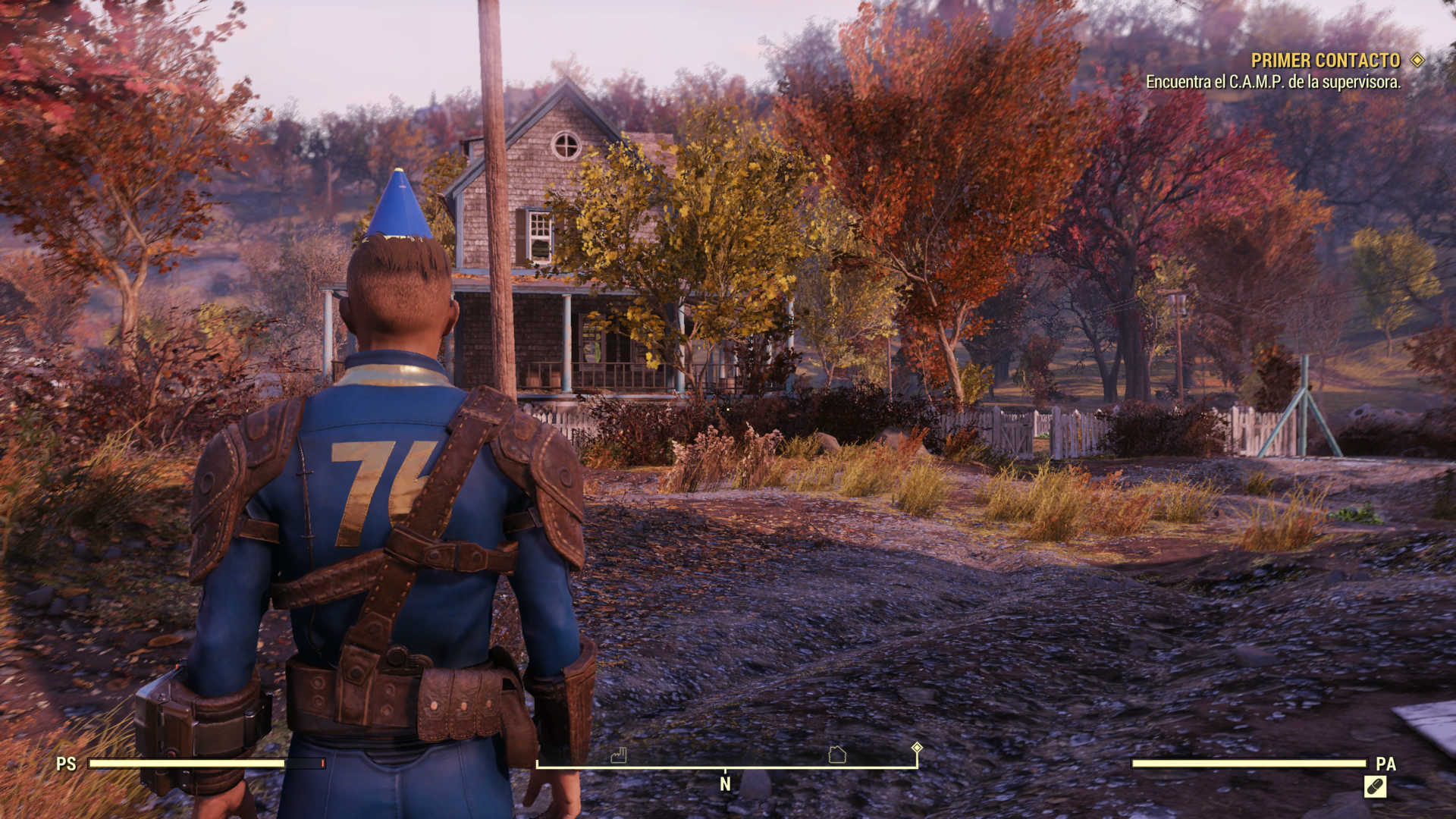Open the Primer Contacto quest tracker
Viewport: 1456px width, 819px height.
[x=1325, y=61]
